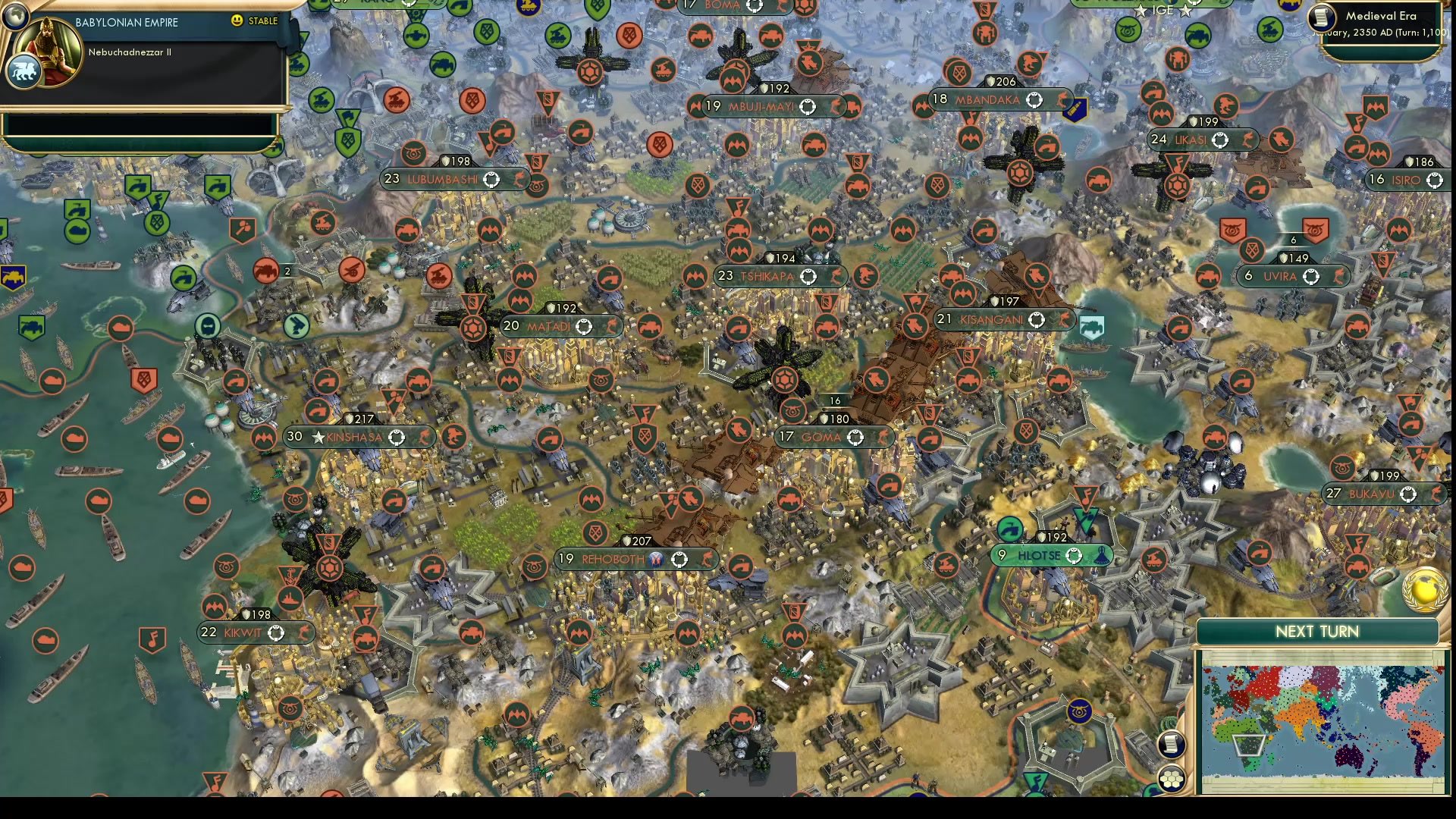Screen dimensions: 1456x819
Task: Toggle the production ring on Goma's banner
Action: [x=855, y=438]
